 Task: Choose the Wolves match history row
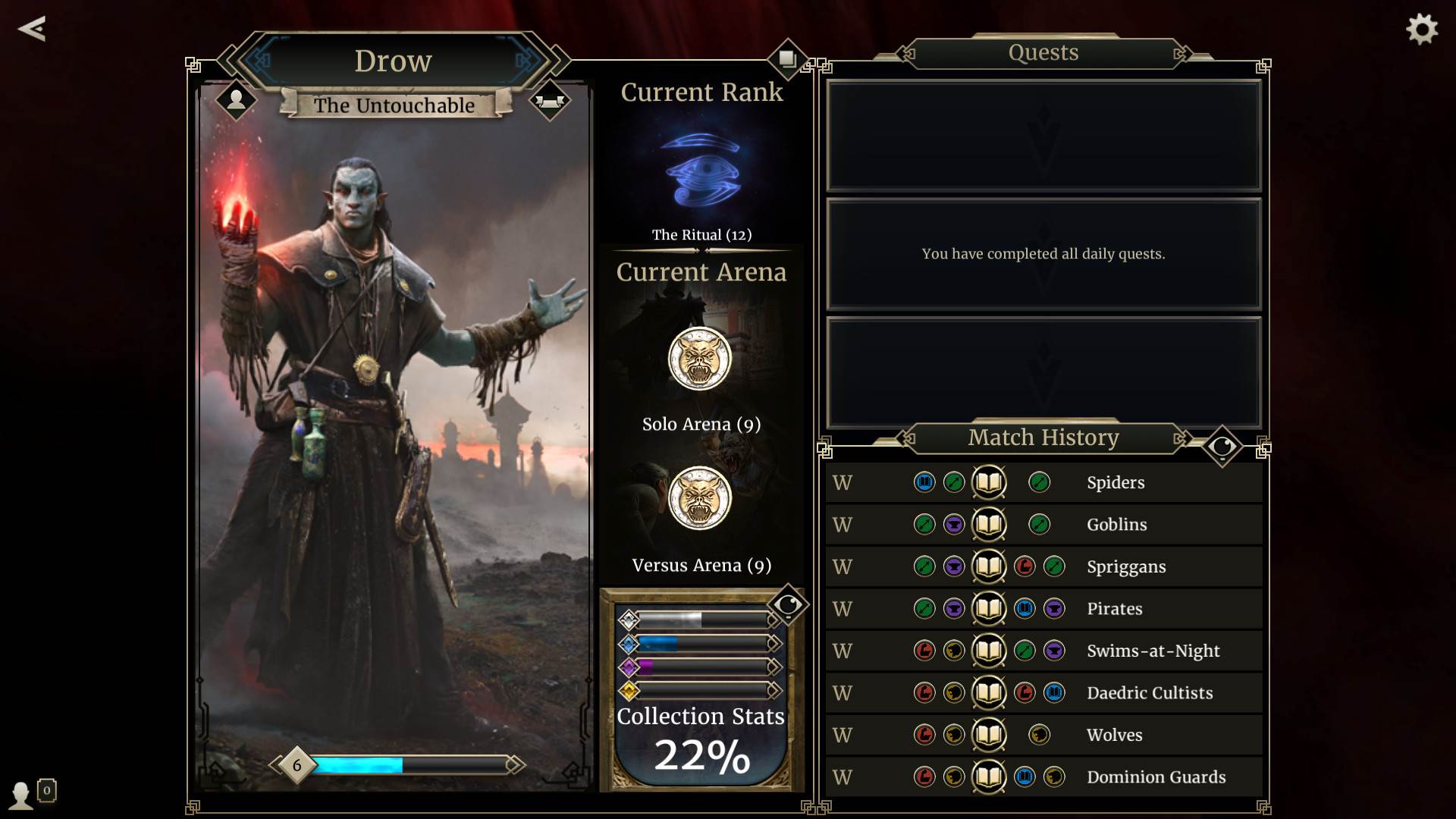coord(1043,735)
